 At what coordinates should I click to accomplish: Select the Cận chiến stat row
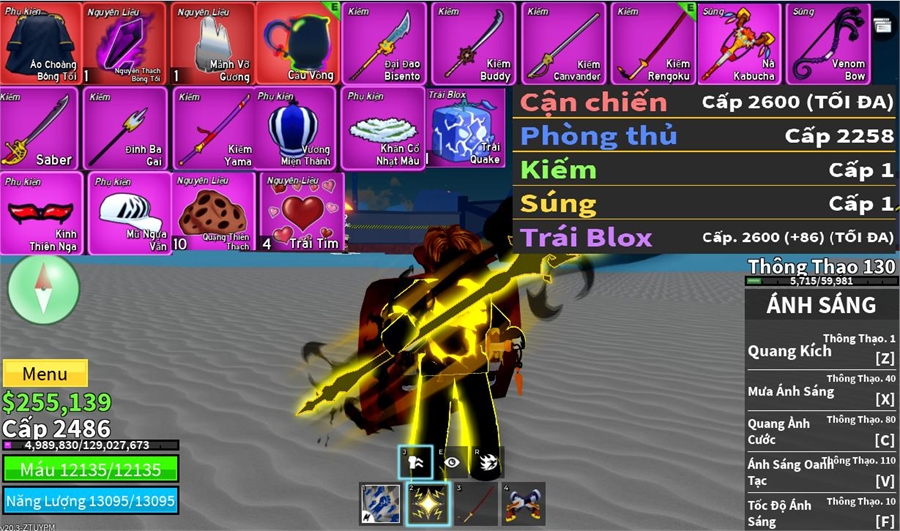click(x=706, y=101)
